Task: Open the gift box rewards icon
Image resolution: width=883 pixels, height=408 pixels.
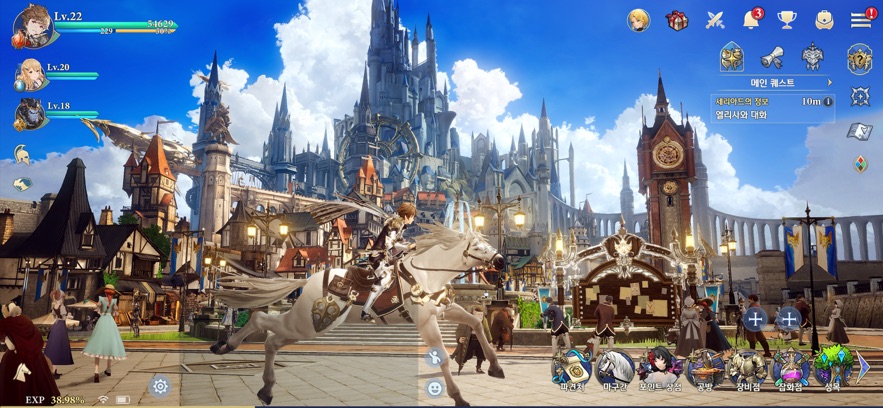Action: click(677, 20)
